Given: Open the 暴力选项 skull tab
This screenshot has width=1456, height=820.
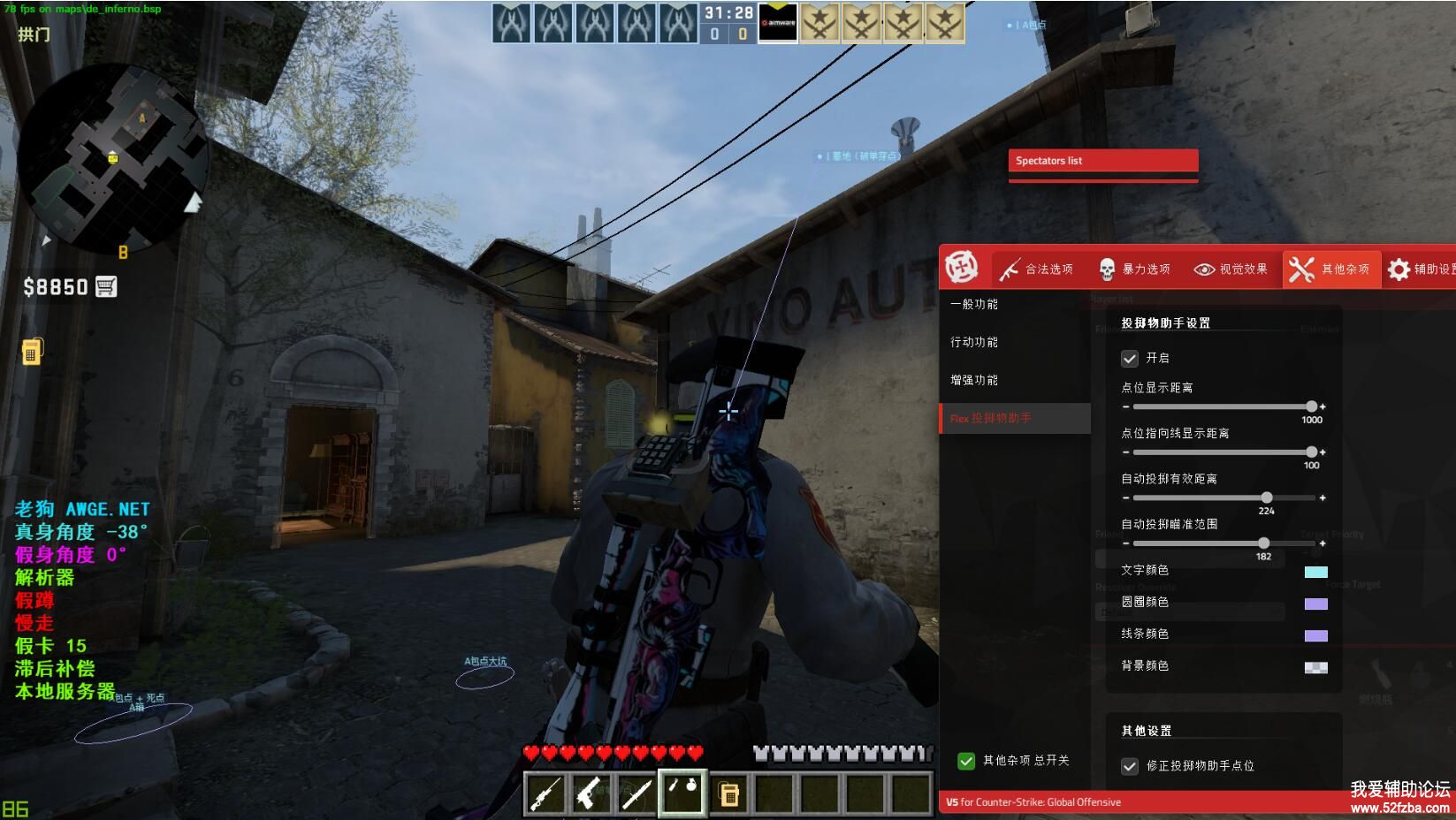Looking at the screenshot, I should point(1134,270).
